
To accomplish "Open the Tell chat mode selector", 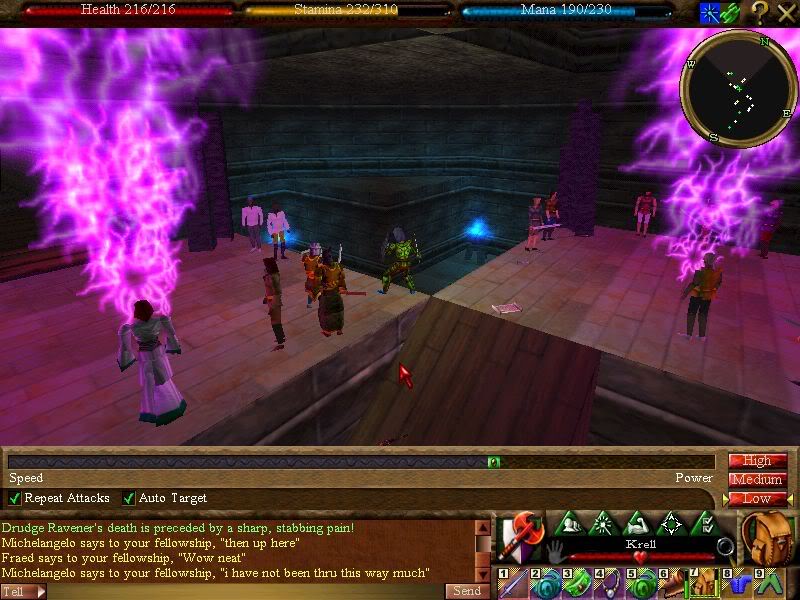I will (22, 591).
